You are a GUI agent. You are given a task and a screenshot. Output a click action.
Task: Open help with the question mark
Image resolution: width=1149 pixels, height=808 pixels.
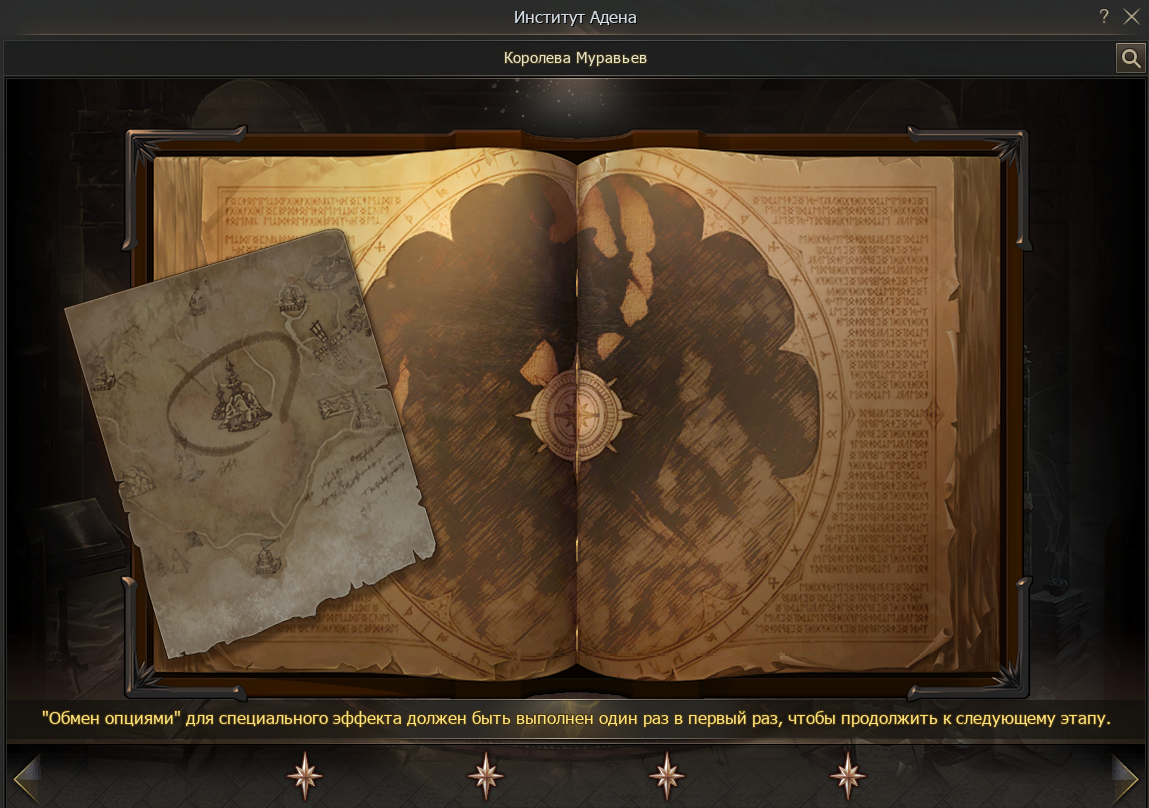1104,17
